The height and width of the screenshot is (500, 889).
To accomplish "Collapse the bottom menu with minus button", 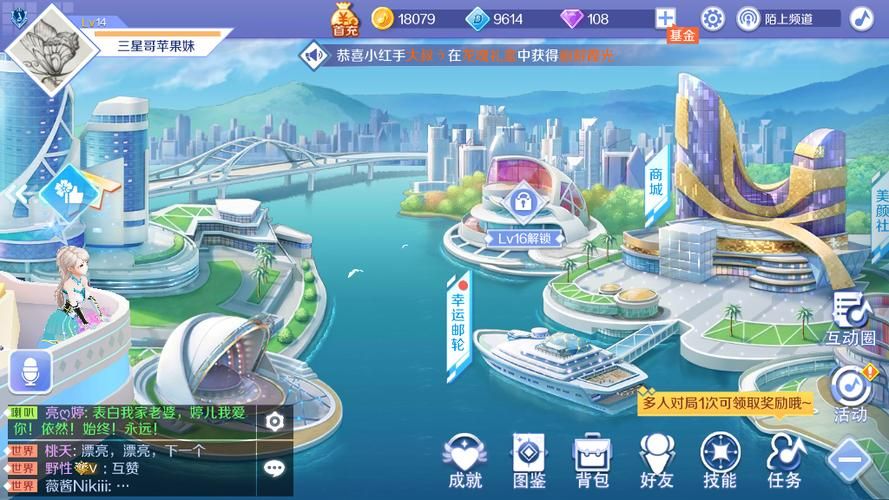I will [x=851, y=462].
